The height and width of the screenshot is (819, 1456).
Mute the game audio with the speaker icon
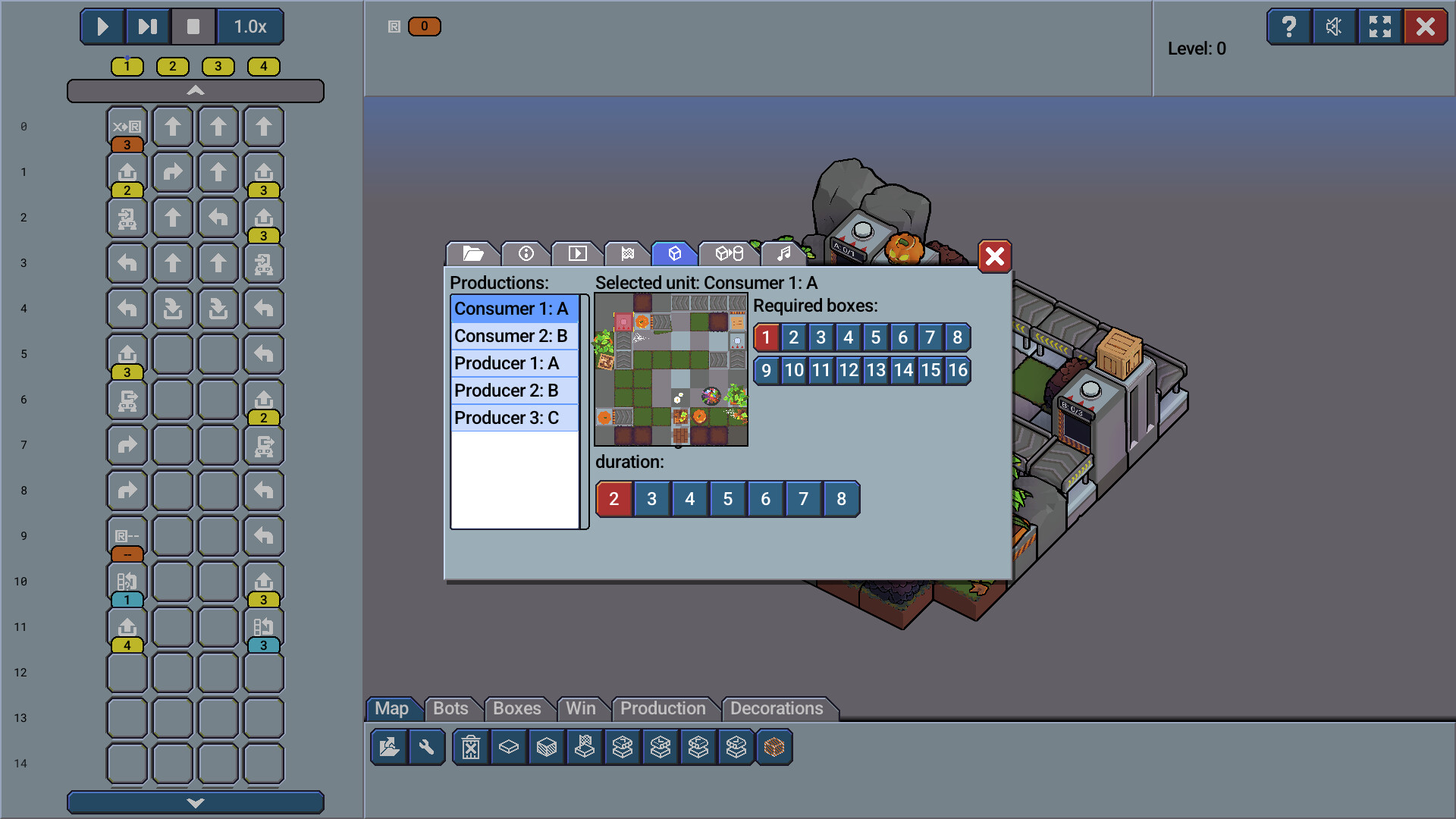pyautogui.click(x=1335, y=27)
